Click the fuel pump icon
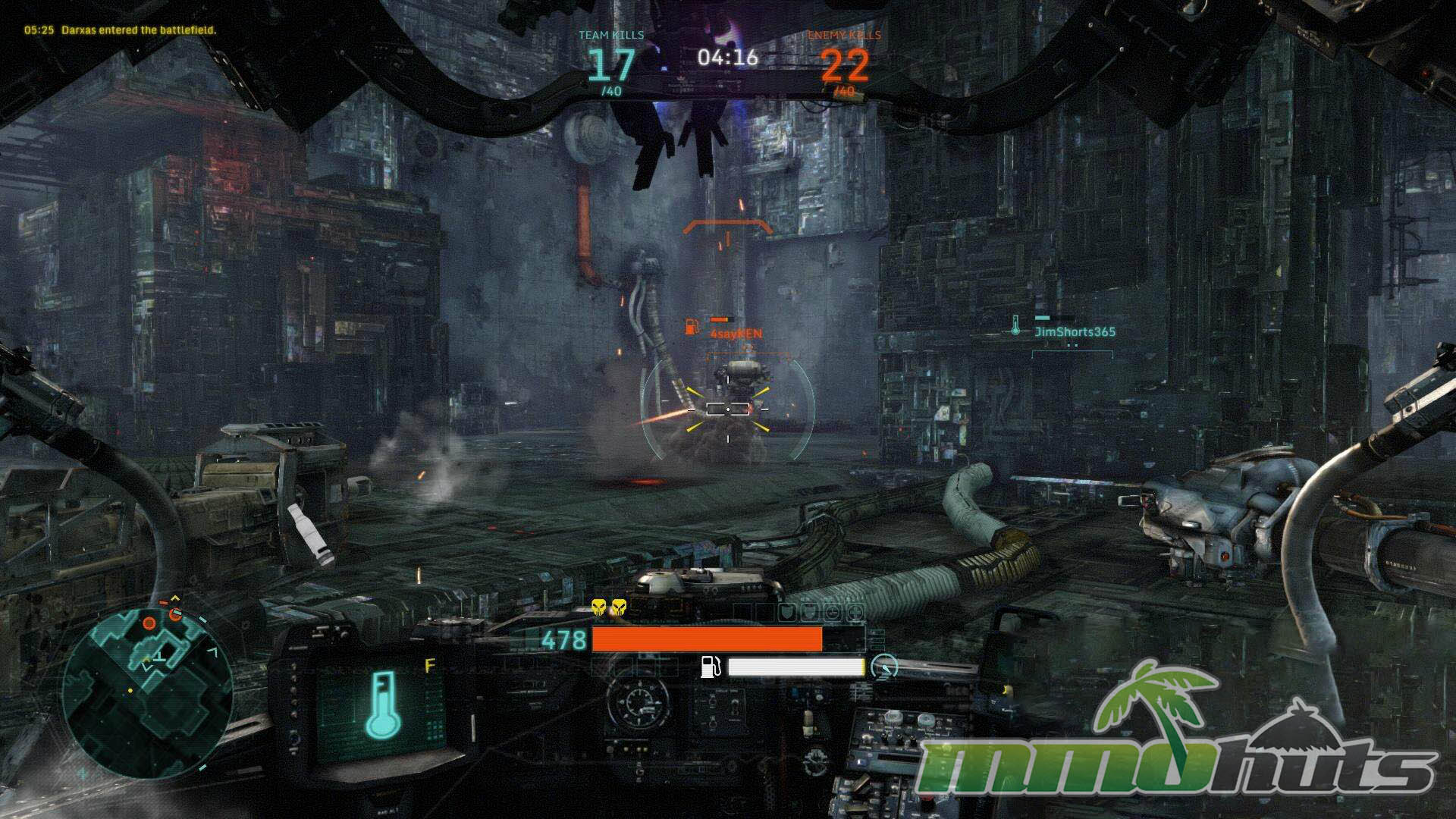This screenshot has width=1456, height=819. pos(711,667)
